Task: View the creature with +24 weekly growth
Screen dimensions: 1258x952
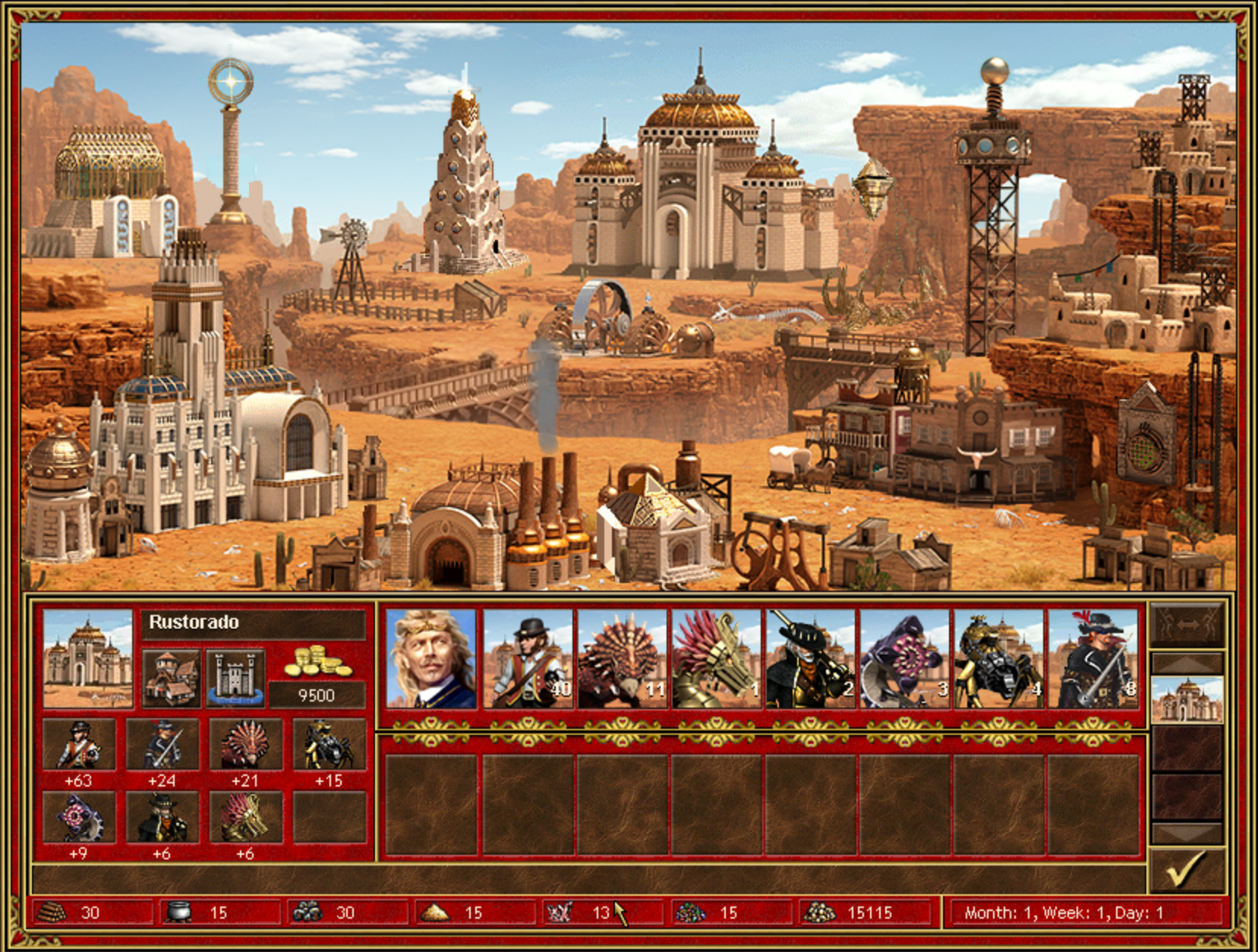Action: click(162, 746)
